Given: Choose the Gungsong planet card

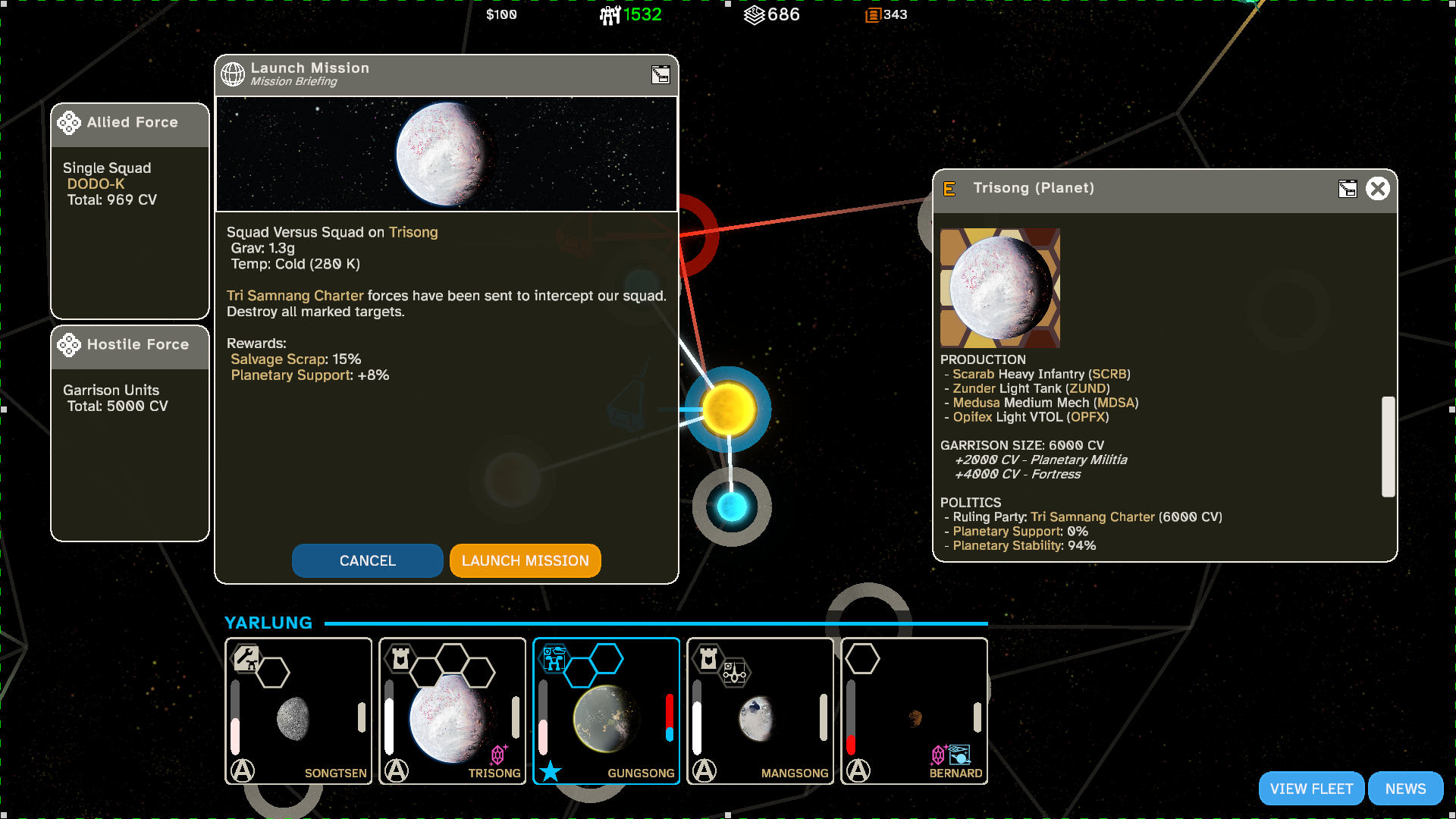Looking at the screenshot, I should 606,711.
